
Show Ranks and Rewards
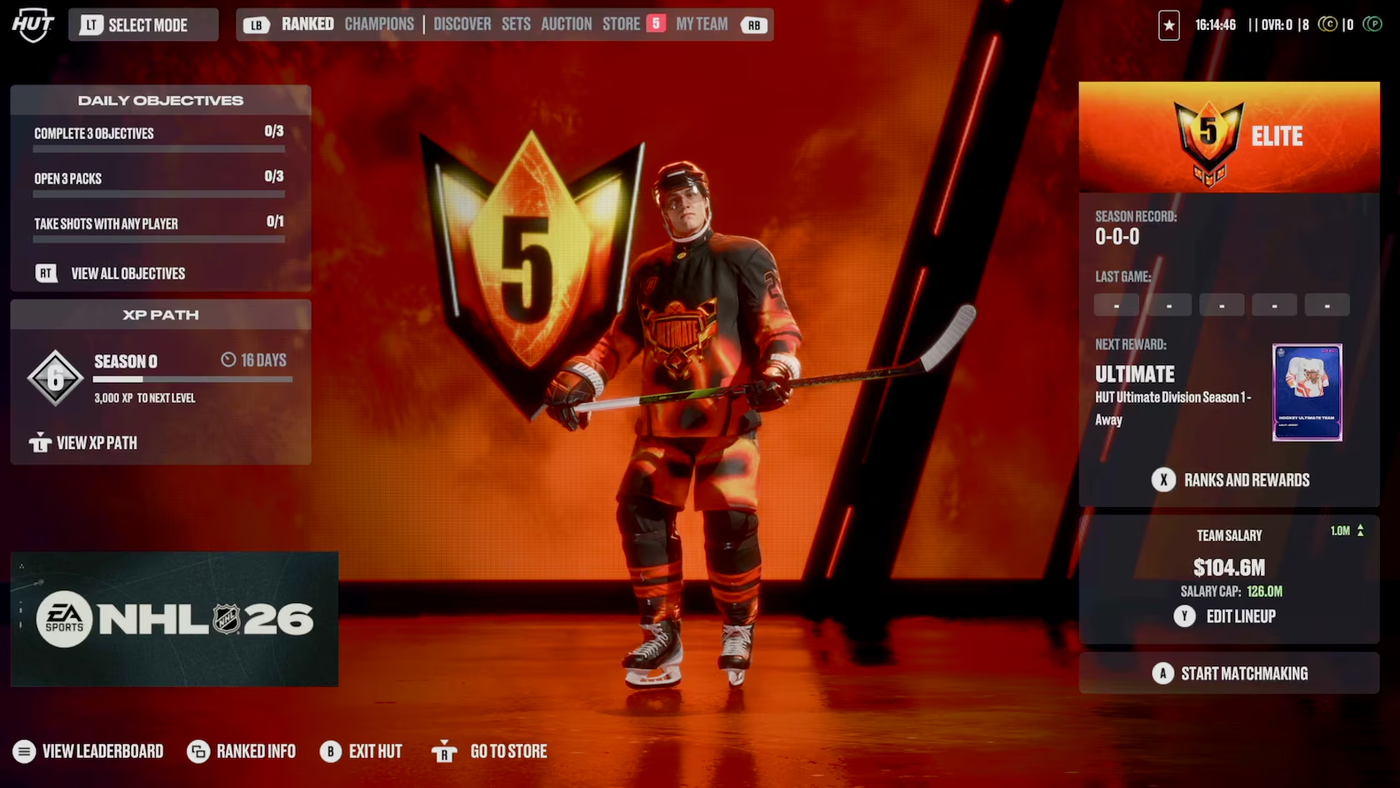[1245, 480]
